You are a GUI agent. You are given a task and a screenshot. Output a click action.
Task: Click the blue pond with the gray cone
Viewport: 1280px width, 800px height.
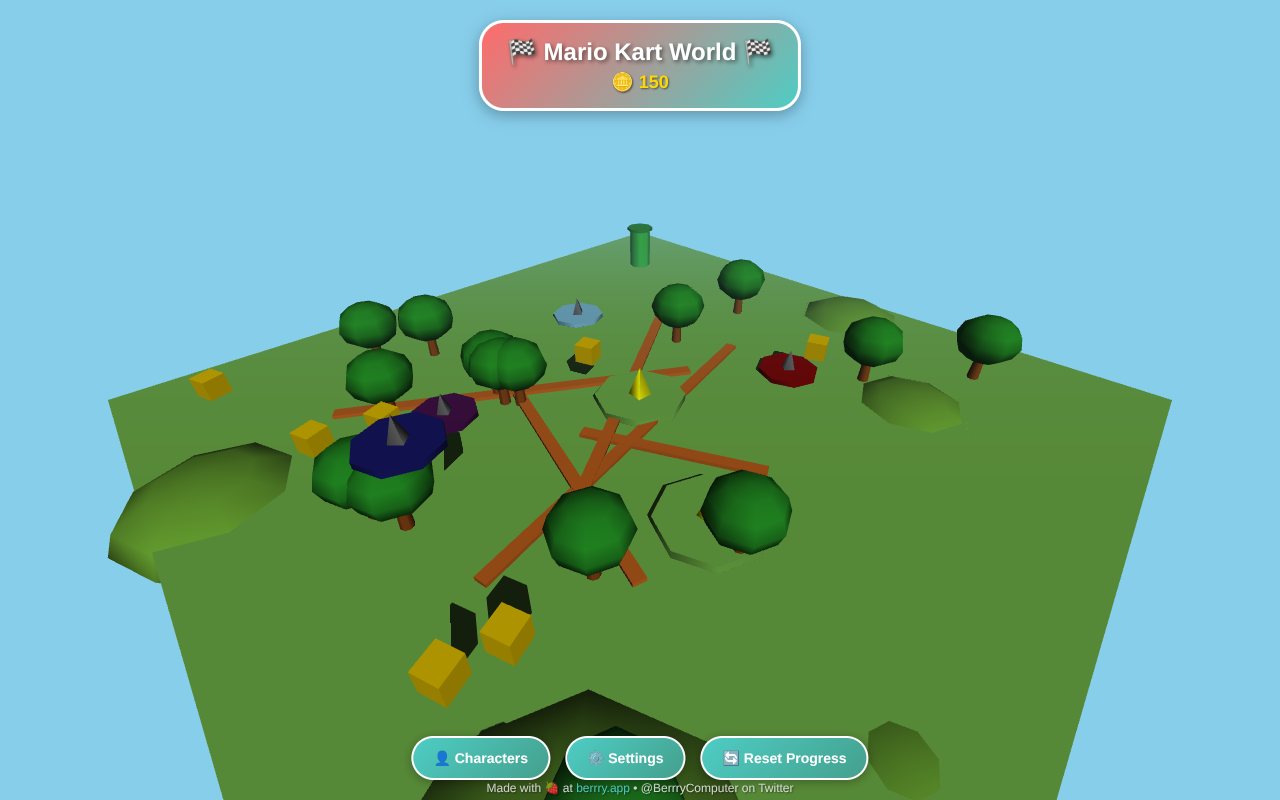point(577,315)
